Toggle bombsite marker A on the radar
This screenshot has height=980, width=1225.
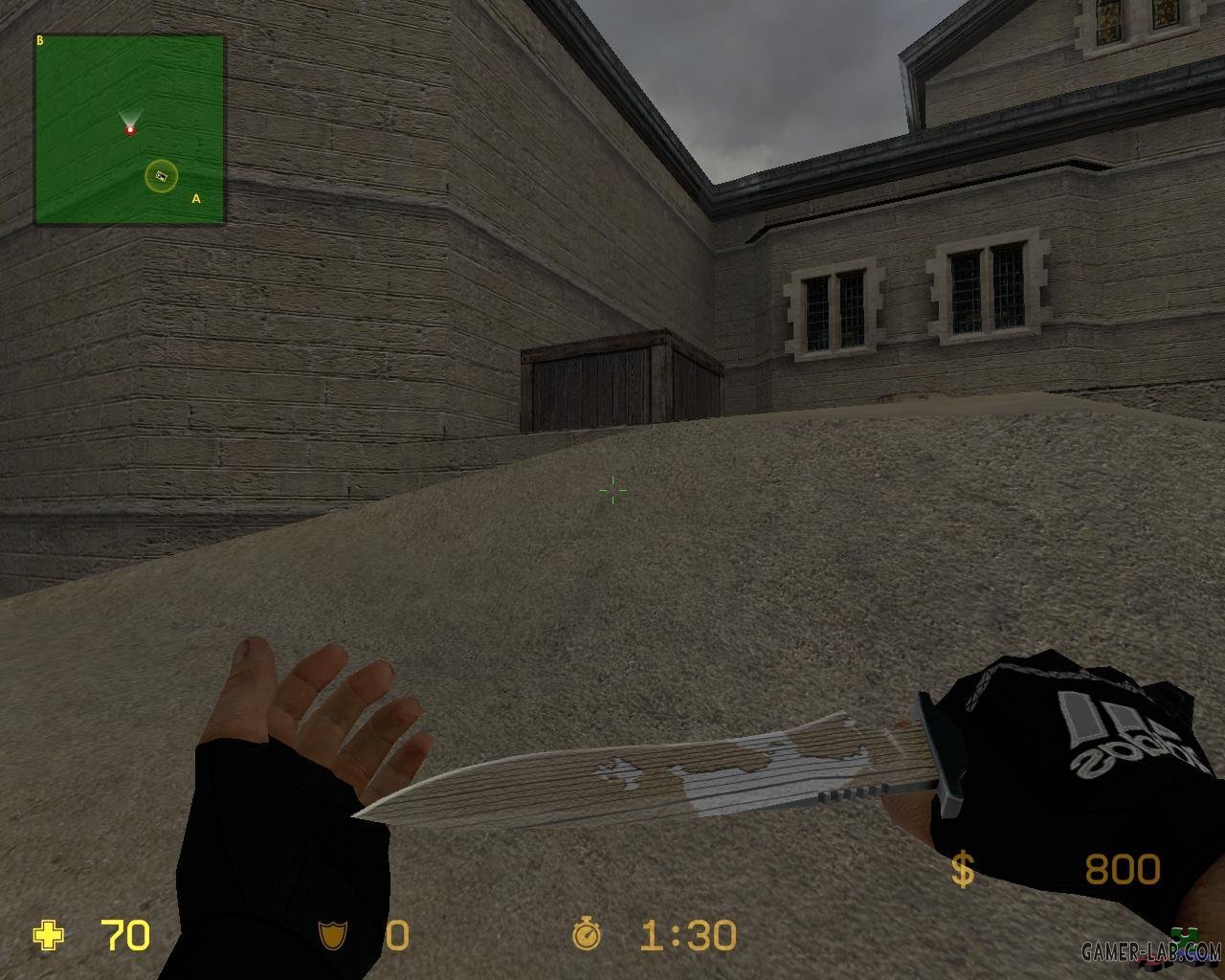196,198
